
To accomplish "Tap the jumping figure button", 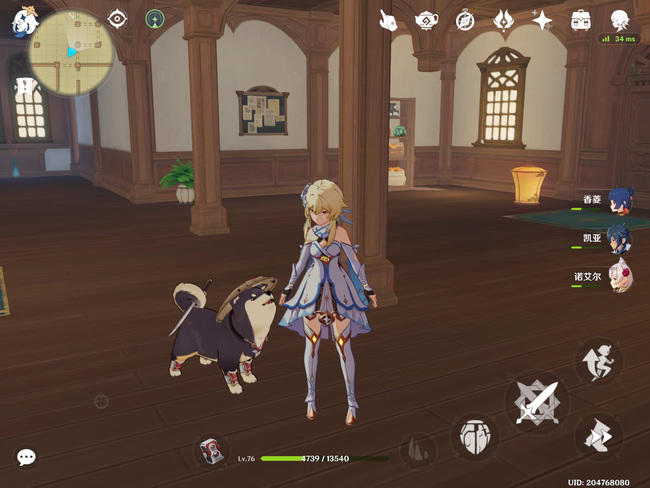I will pos(598,361).
